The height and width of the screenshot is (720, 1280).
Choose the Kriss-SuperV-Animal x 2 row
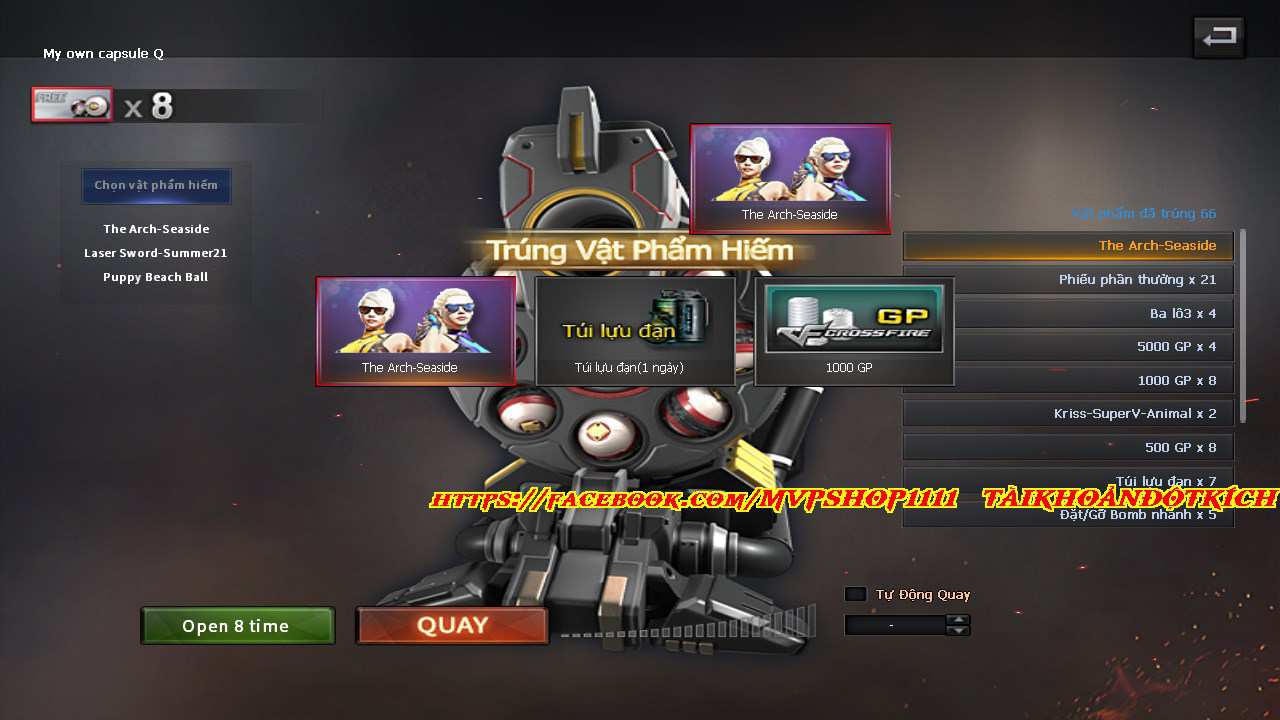click(x=1068, y=414)
